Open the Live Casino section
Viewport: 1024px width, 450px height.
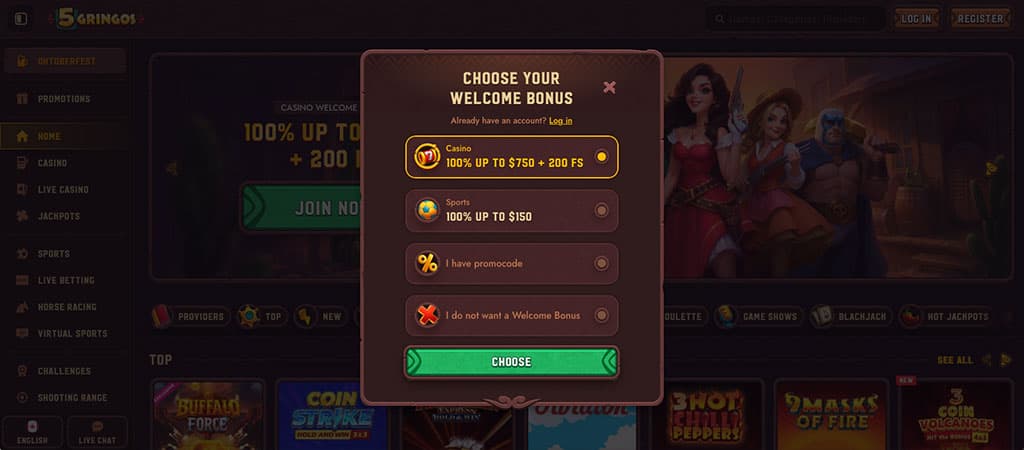click(x=63, y=190)
